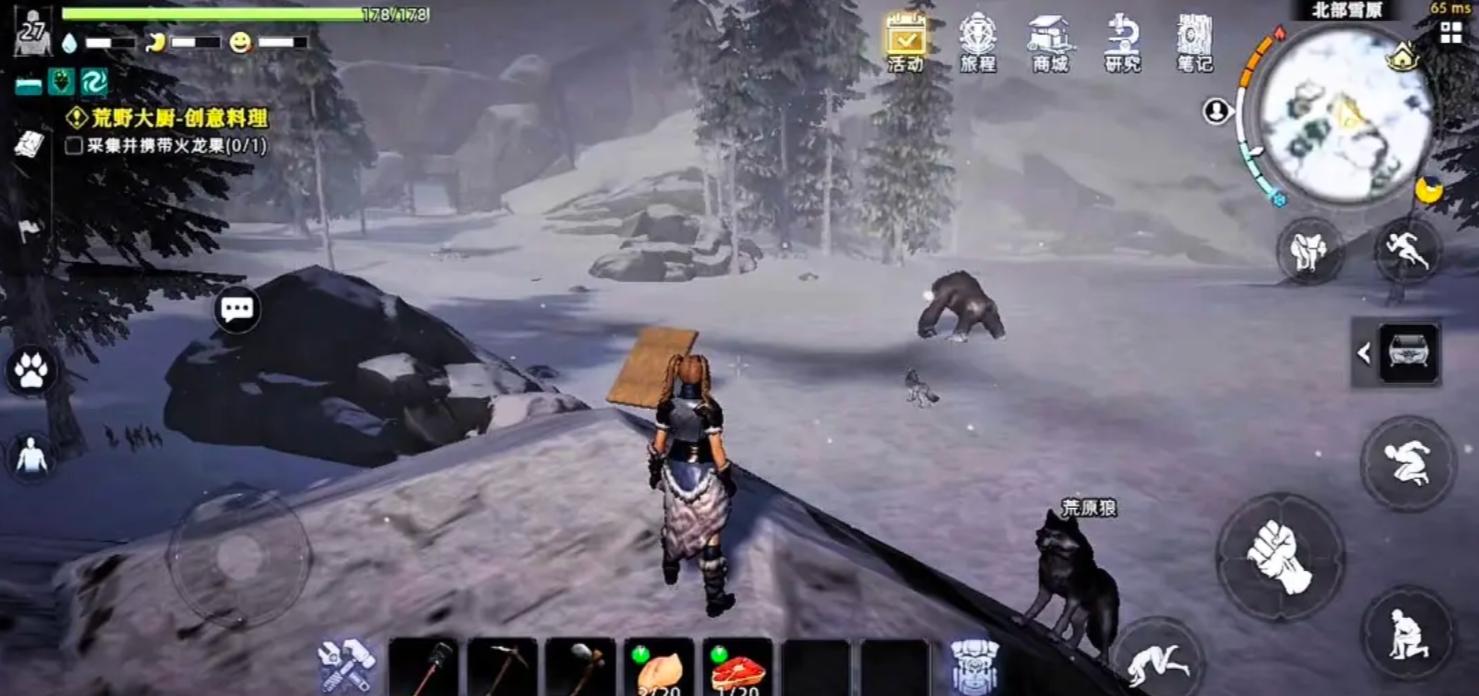Select the chicken meat hotbar slot
This screenshot has width=1479, height=696.
658,667
